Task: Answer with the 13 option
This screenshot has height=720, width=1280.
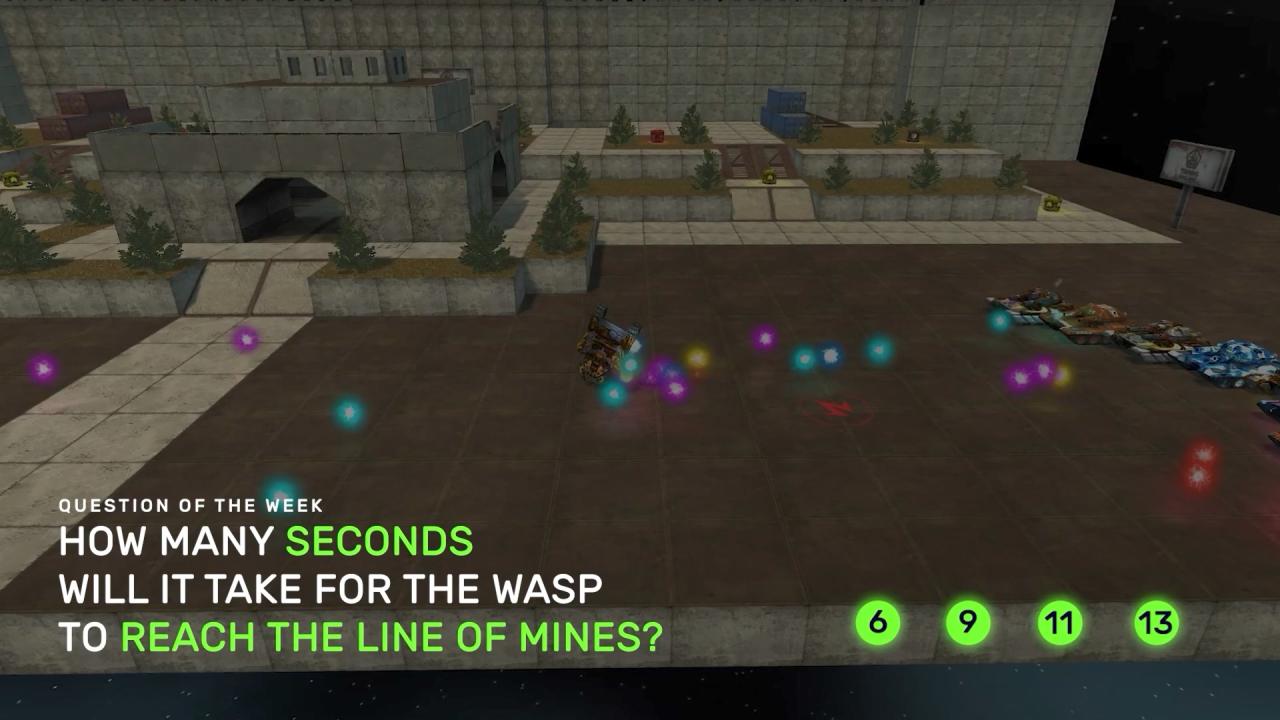Action: [x=1155, y=623]
